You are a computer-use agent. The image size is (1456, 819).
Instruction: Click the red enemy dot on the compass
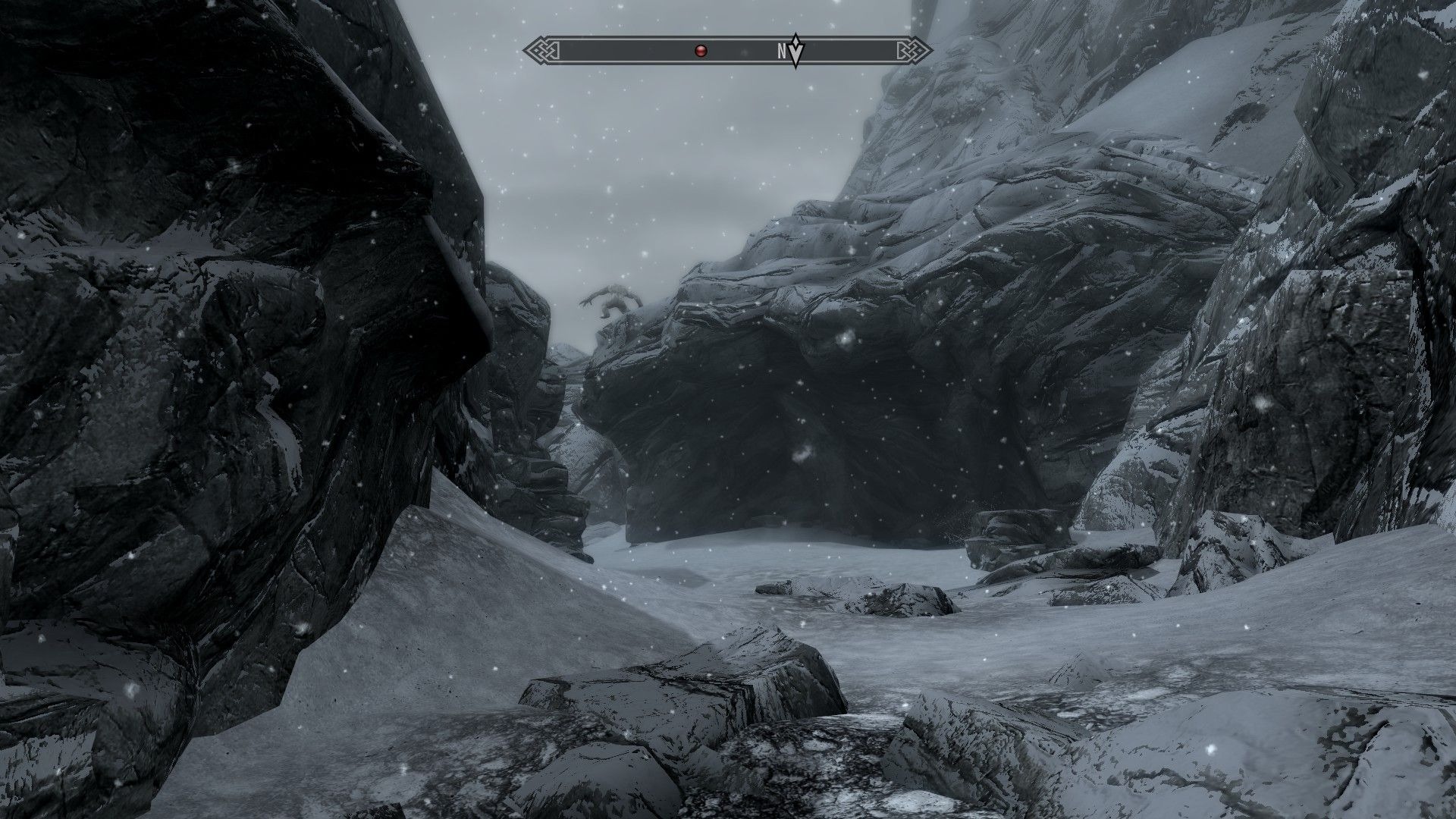(x=701, y=50)
